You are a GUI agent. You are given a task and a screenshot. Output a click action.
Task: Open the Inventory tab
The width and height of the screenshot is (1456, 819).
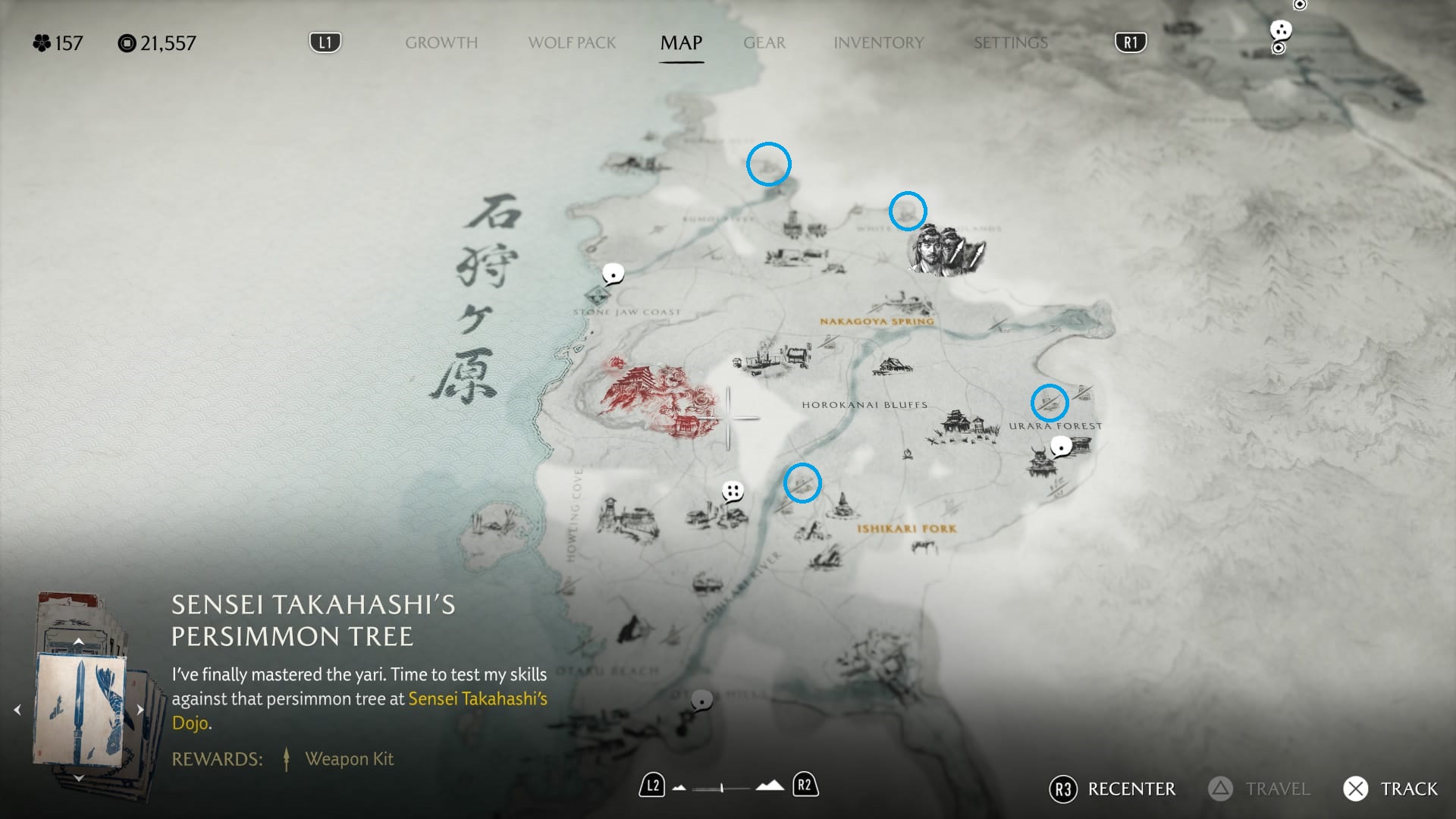878,43
